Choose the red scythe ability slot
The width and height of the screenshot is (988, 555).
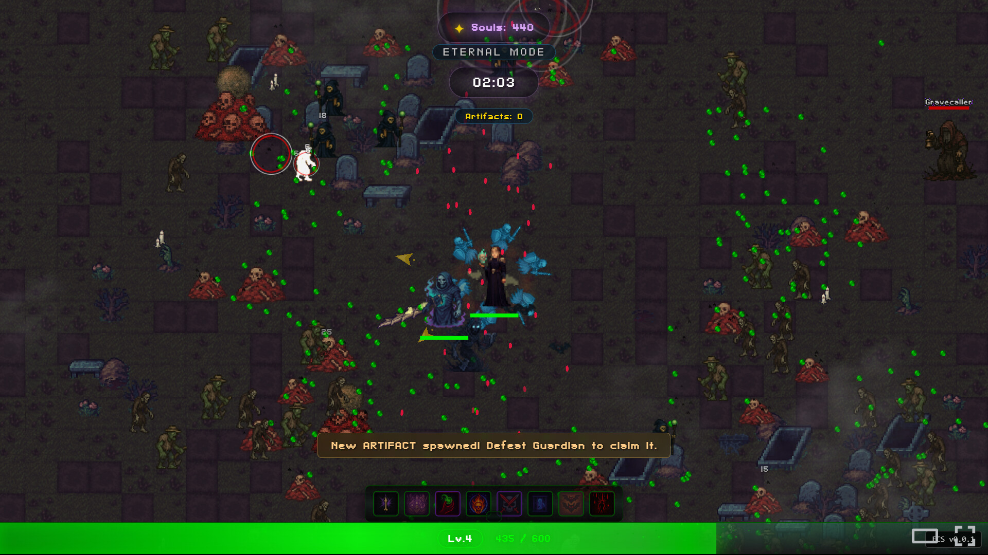tap(447, 504)
